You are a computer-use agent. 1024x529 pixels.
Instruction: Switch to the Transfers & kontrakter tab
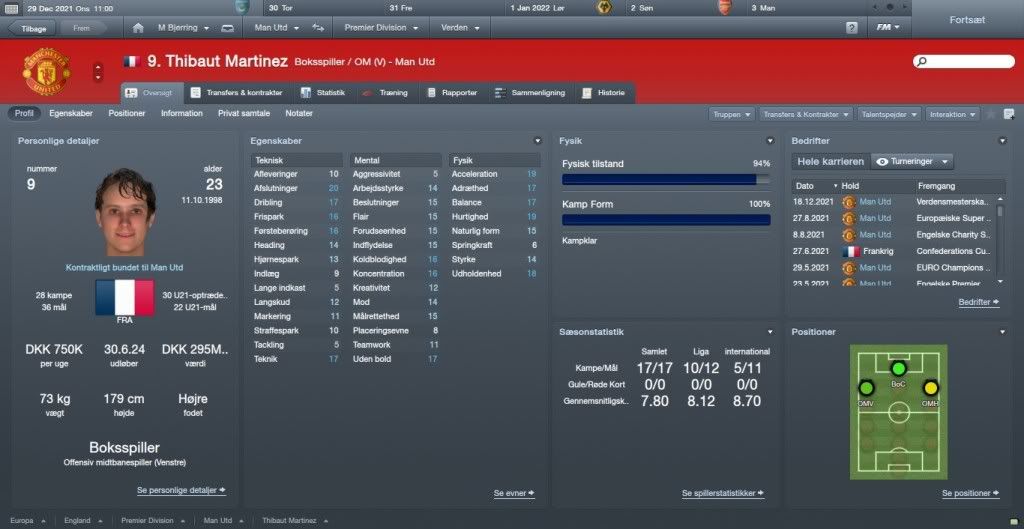(x=238, y=93)
